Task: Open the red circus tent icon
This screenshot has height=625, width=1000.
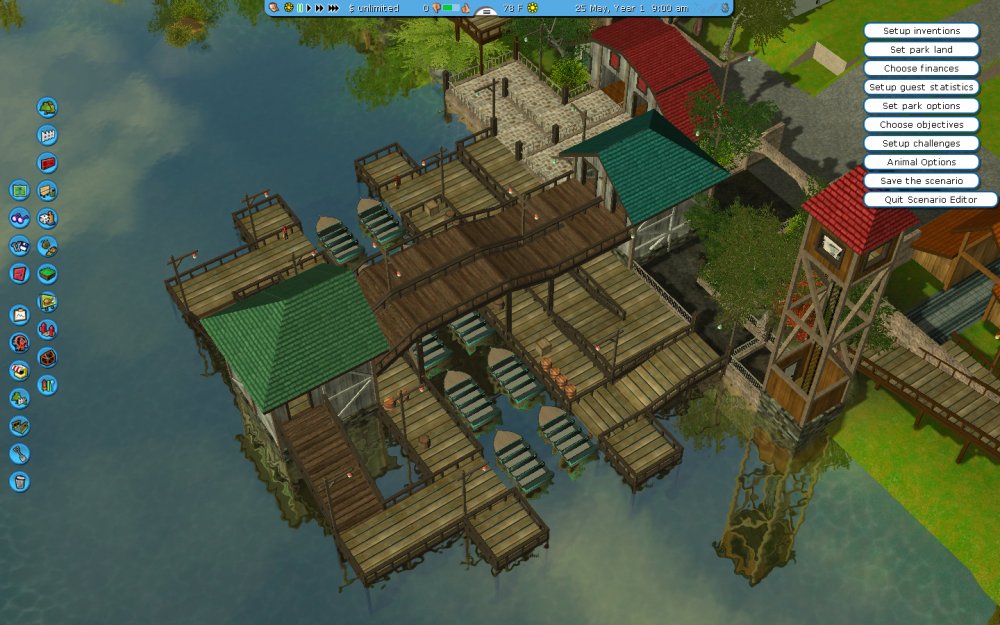Action: (47, 329)
